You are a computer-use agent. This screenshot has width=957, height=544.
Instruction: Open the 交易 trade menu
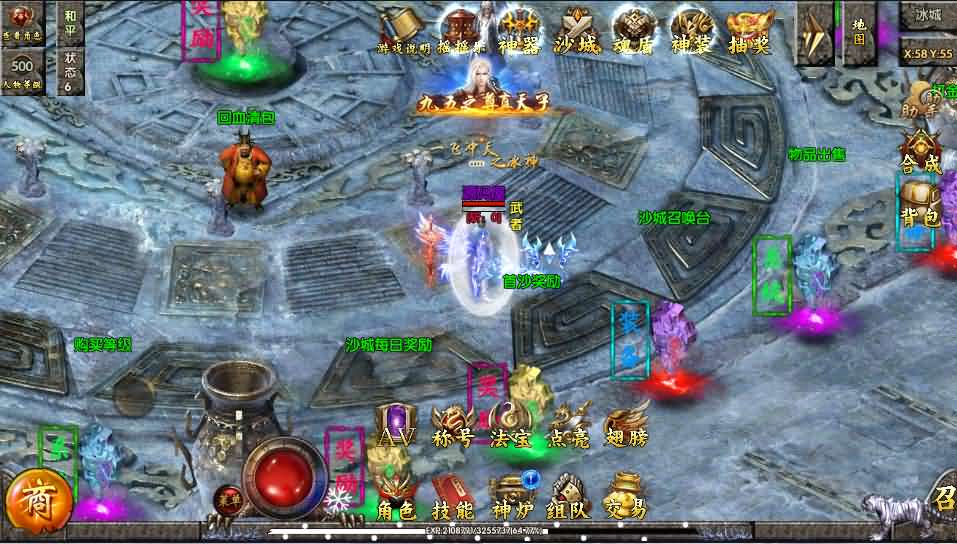click(x=625, y=497)
